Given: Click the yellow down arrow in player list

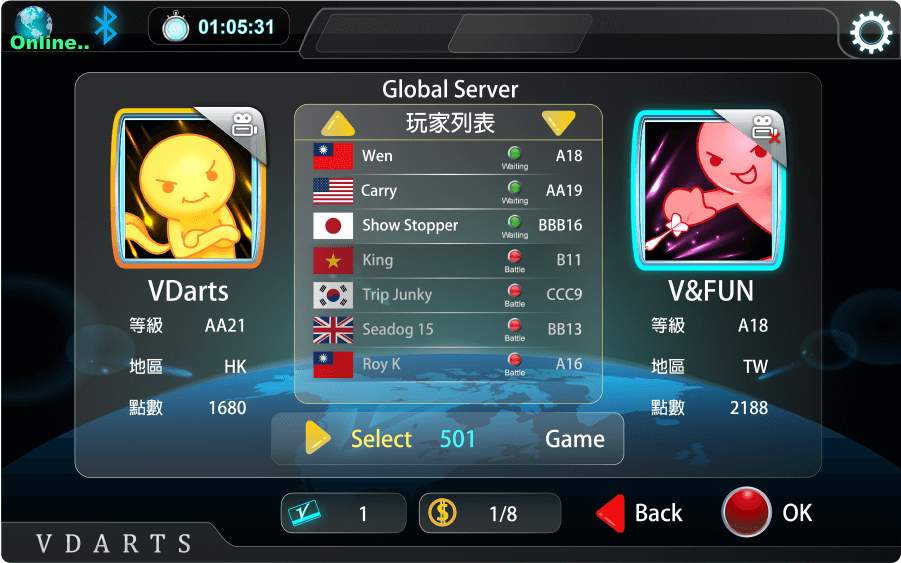Looking at the screenshot, I should pos(558,123).
